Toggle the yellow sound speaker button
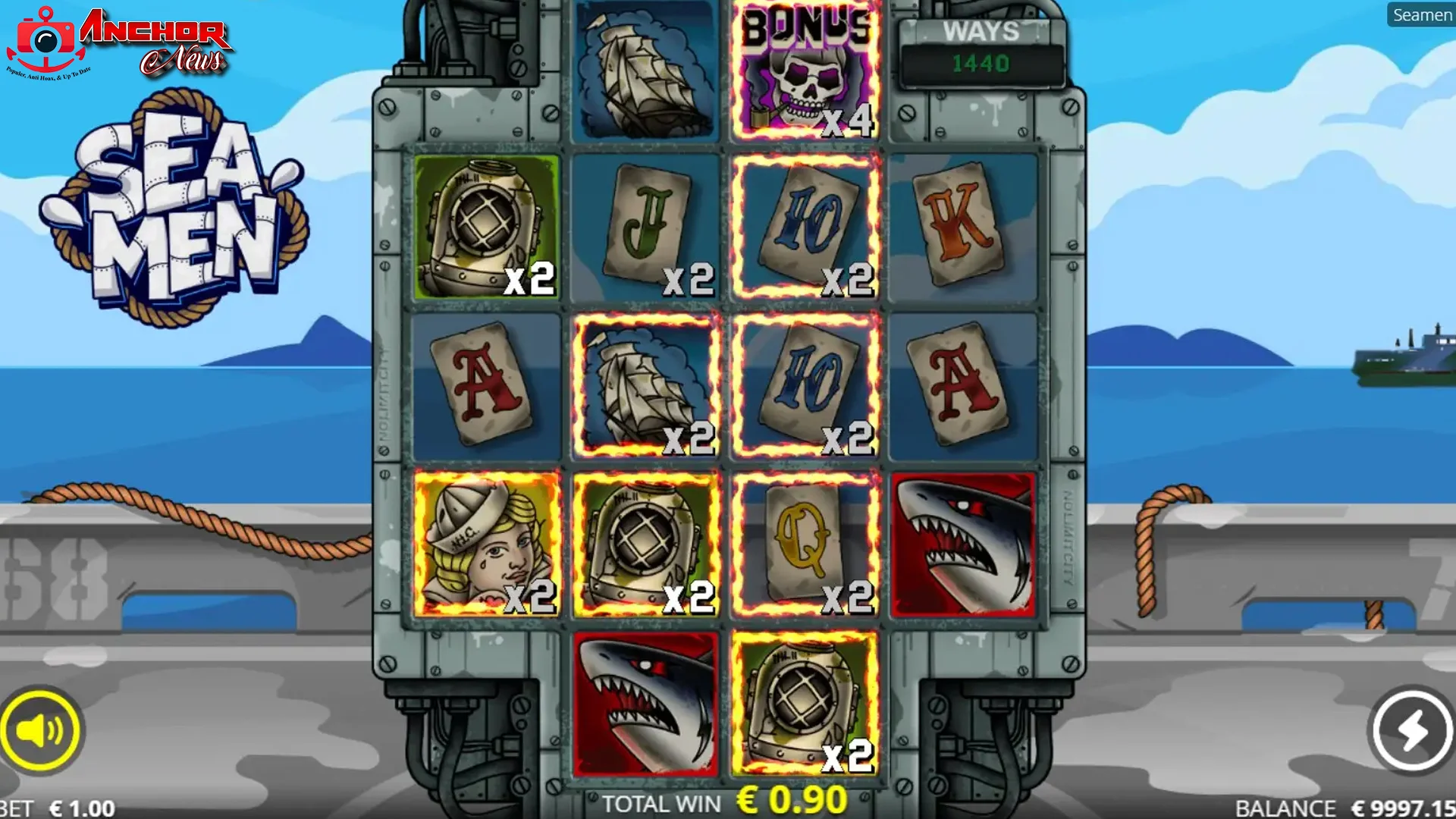 (40, 730)
